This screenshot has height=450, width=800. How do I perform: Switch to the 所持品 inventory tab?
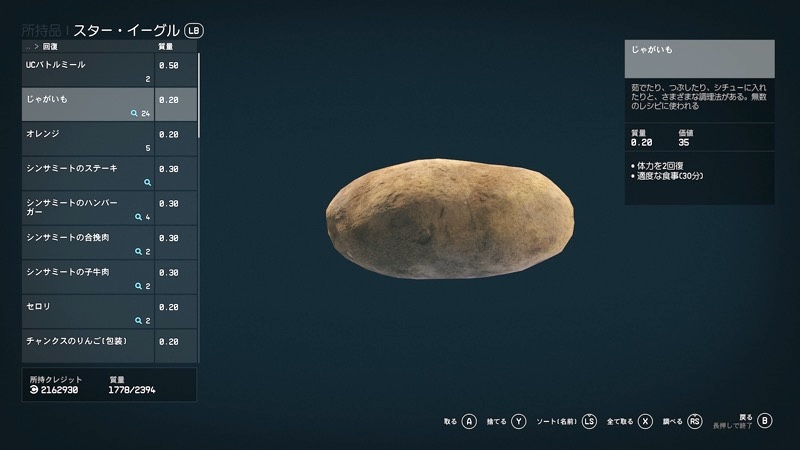(x=42, y=30)
